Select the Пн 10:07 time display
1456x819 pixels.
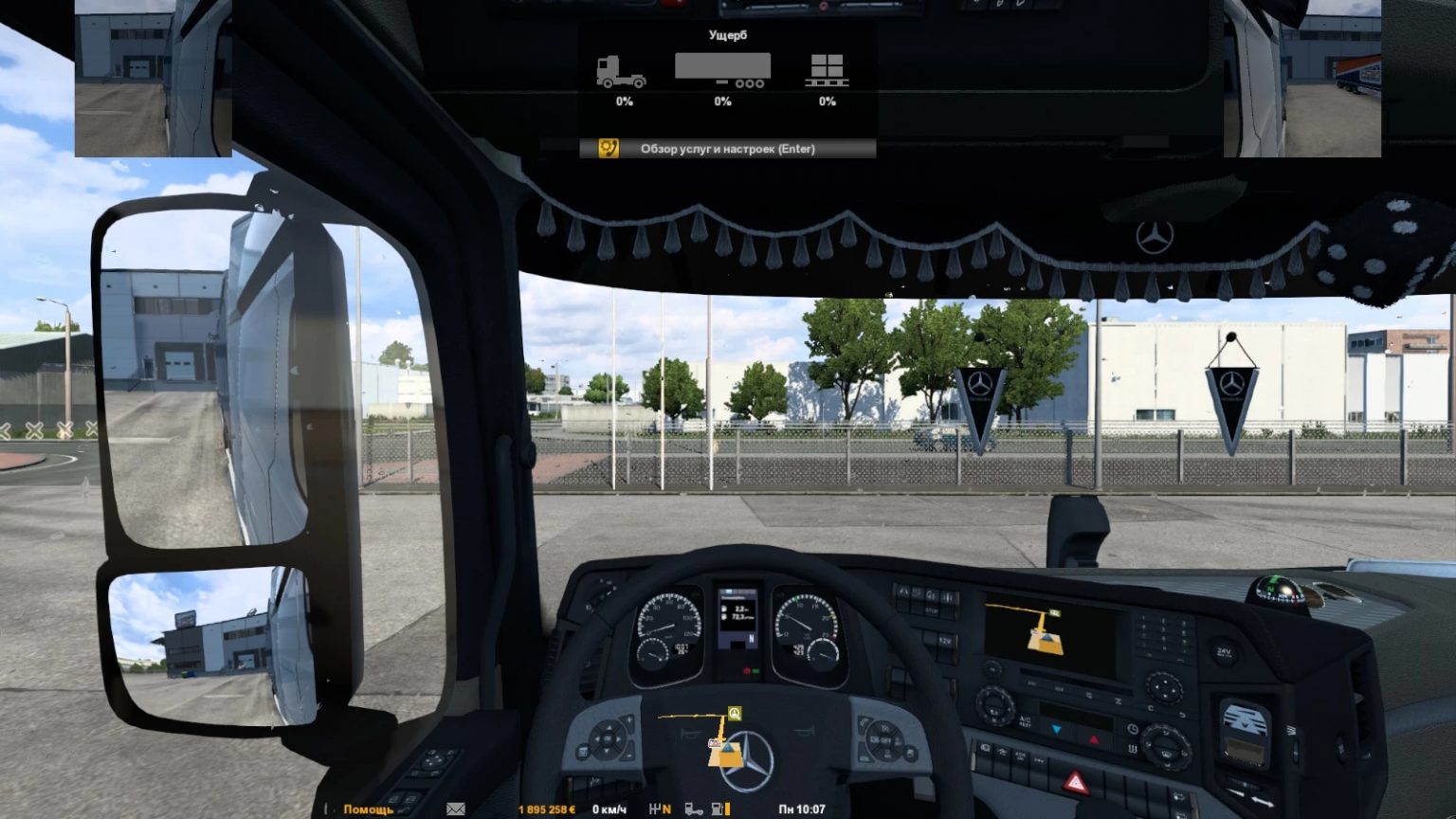pos(801,810)
